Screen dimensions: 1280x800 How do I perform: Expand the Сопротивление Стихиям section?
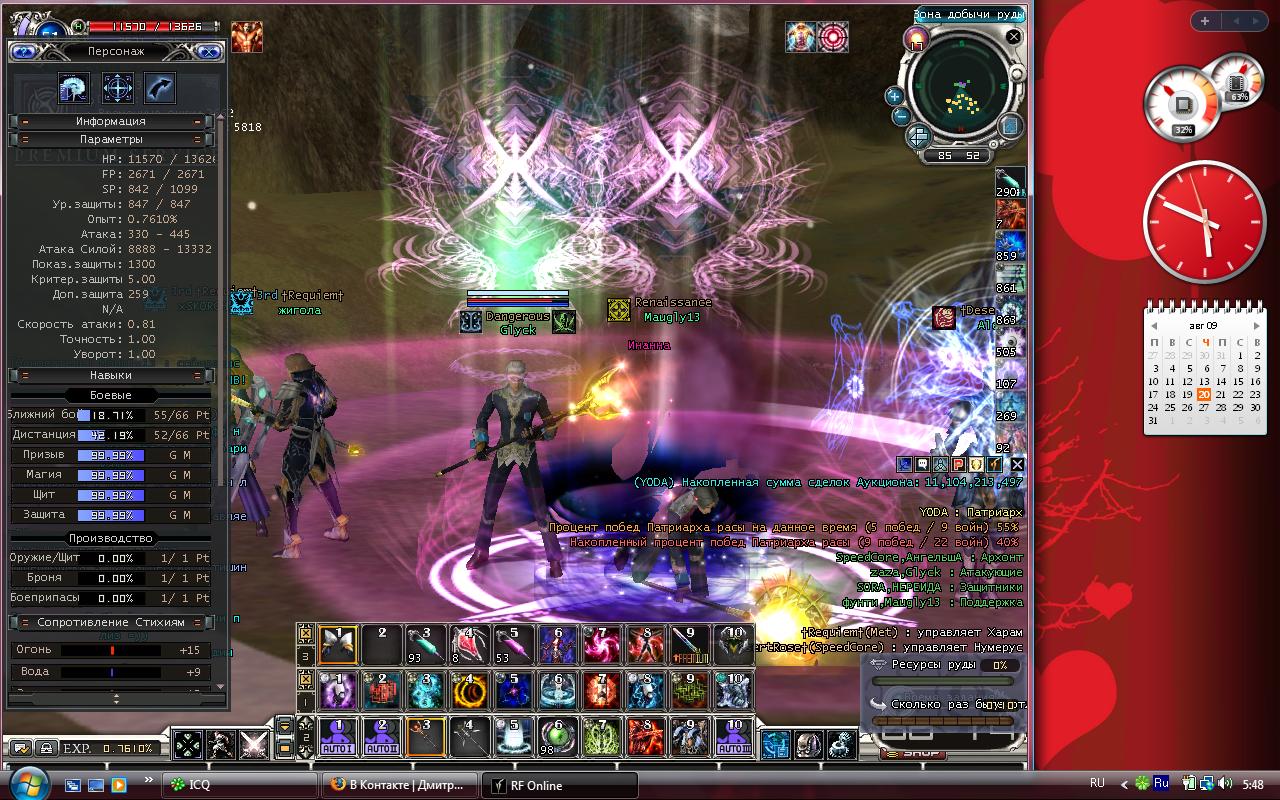coord(111,622)
